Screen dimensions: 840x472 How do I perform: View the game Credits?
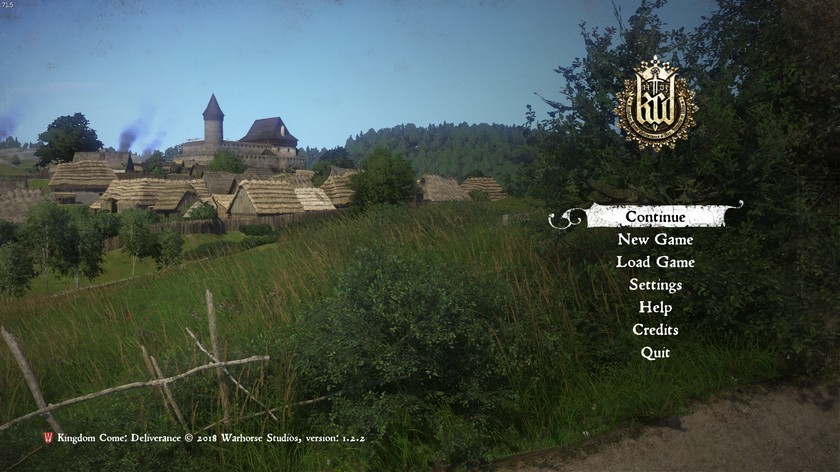click(x=655, y=330)
